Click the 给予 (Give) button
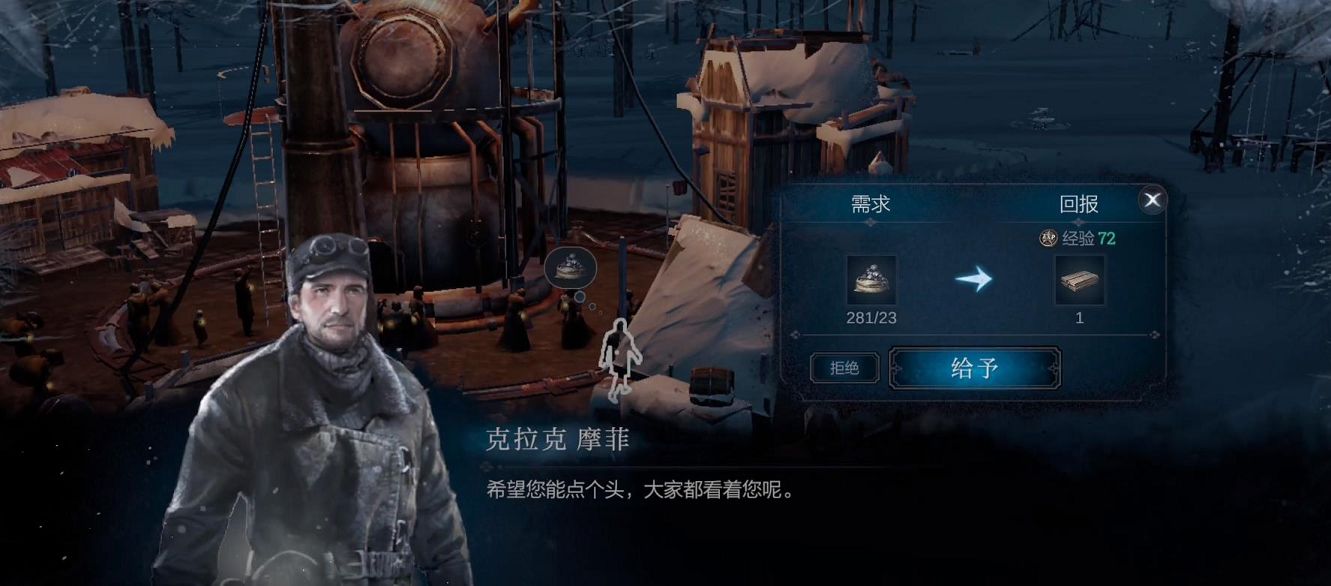This screenshot has height=586, width=1331. (974, 368)
